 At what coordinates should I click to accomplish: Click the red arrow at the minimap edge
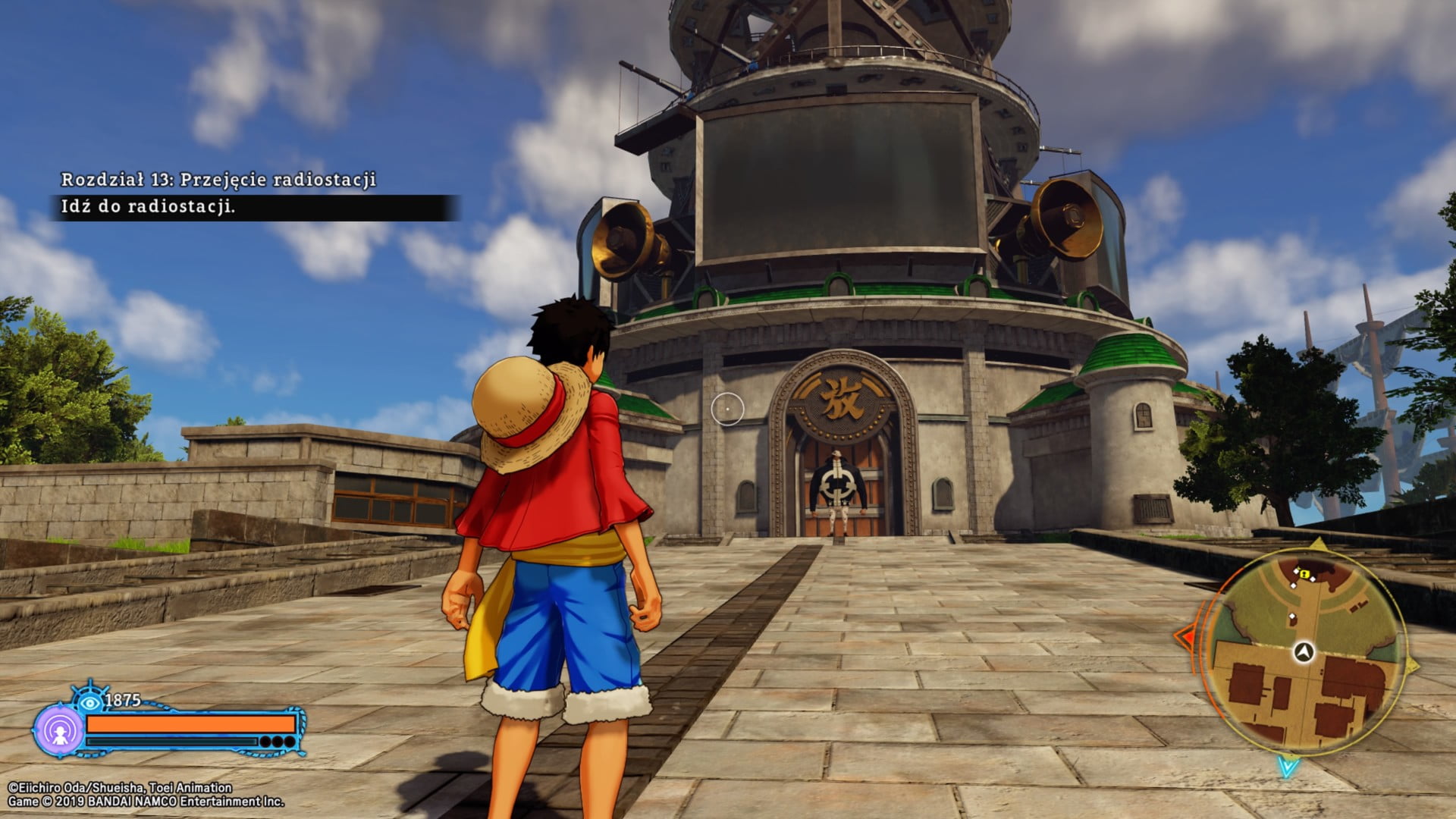(x=1185, y=636)
